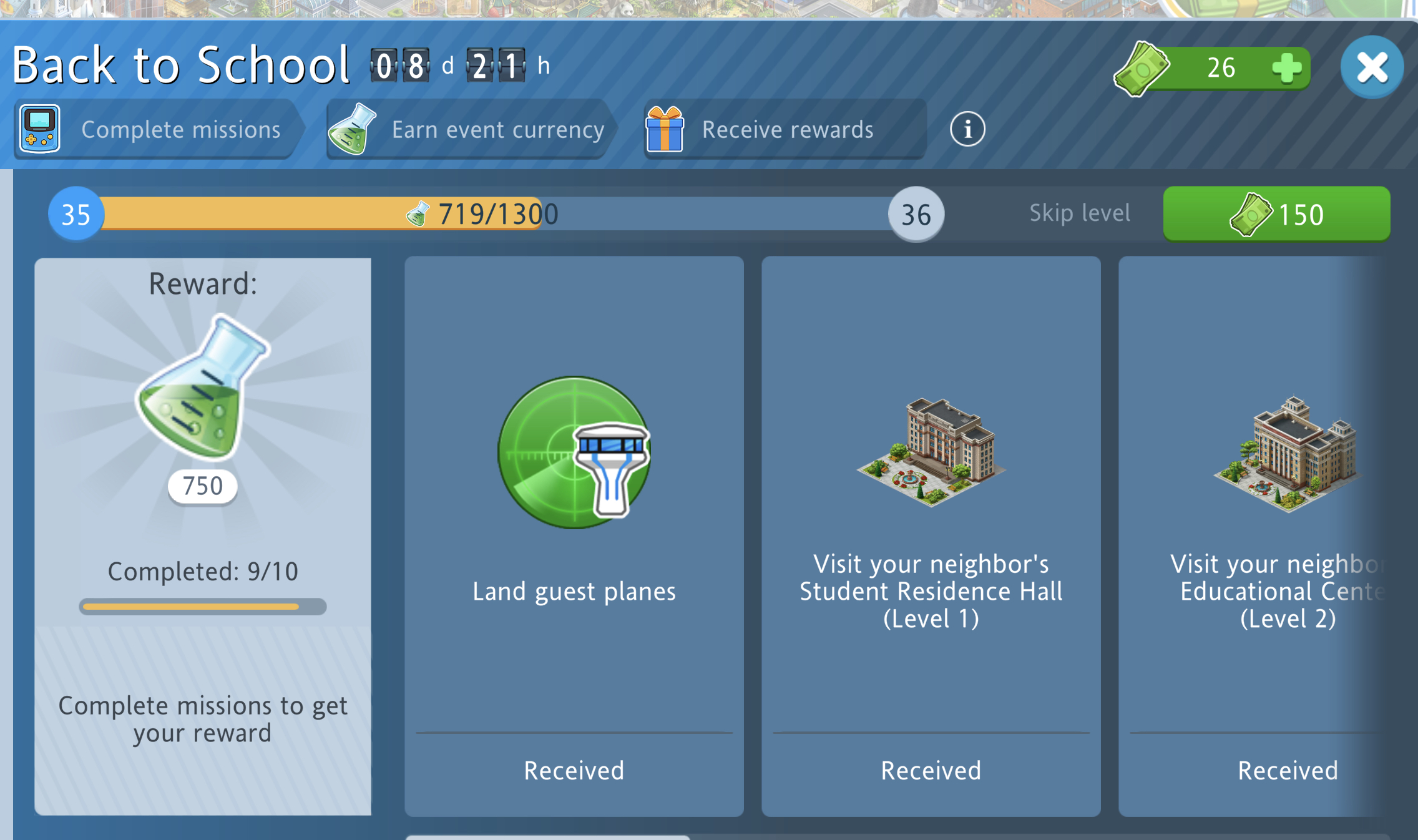This screenshot has height=840, width=1418.
Task: Add more cash with the plus button
Action: point(1286,68)
